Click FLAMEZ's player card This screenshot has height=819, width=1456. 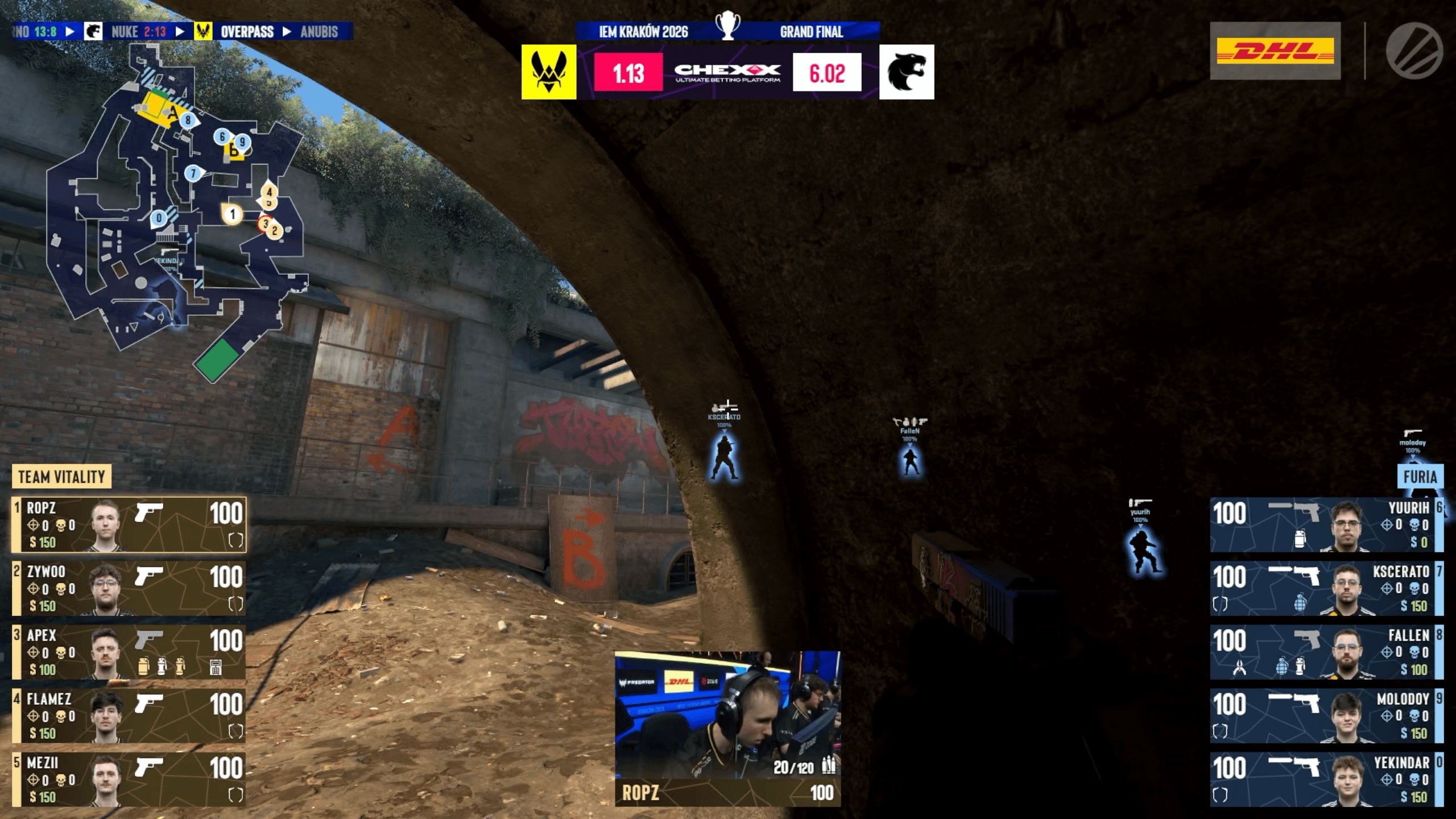coord(129,715)
